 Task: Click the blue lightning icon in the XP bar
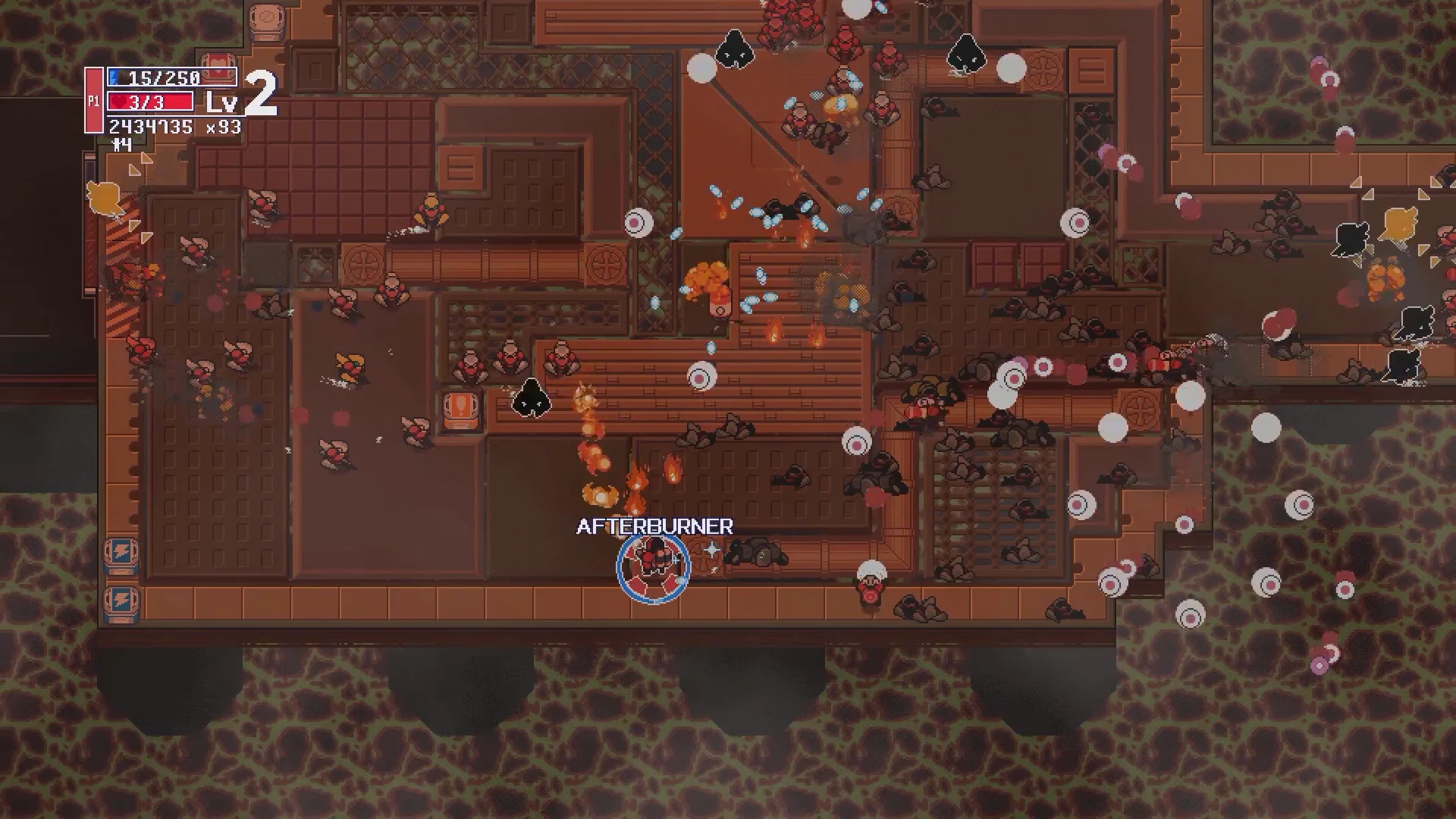tap(114, 77)
